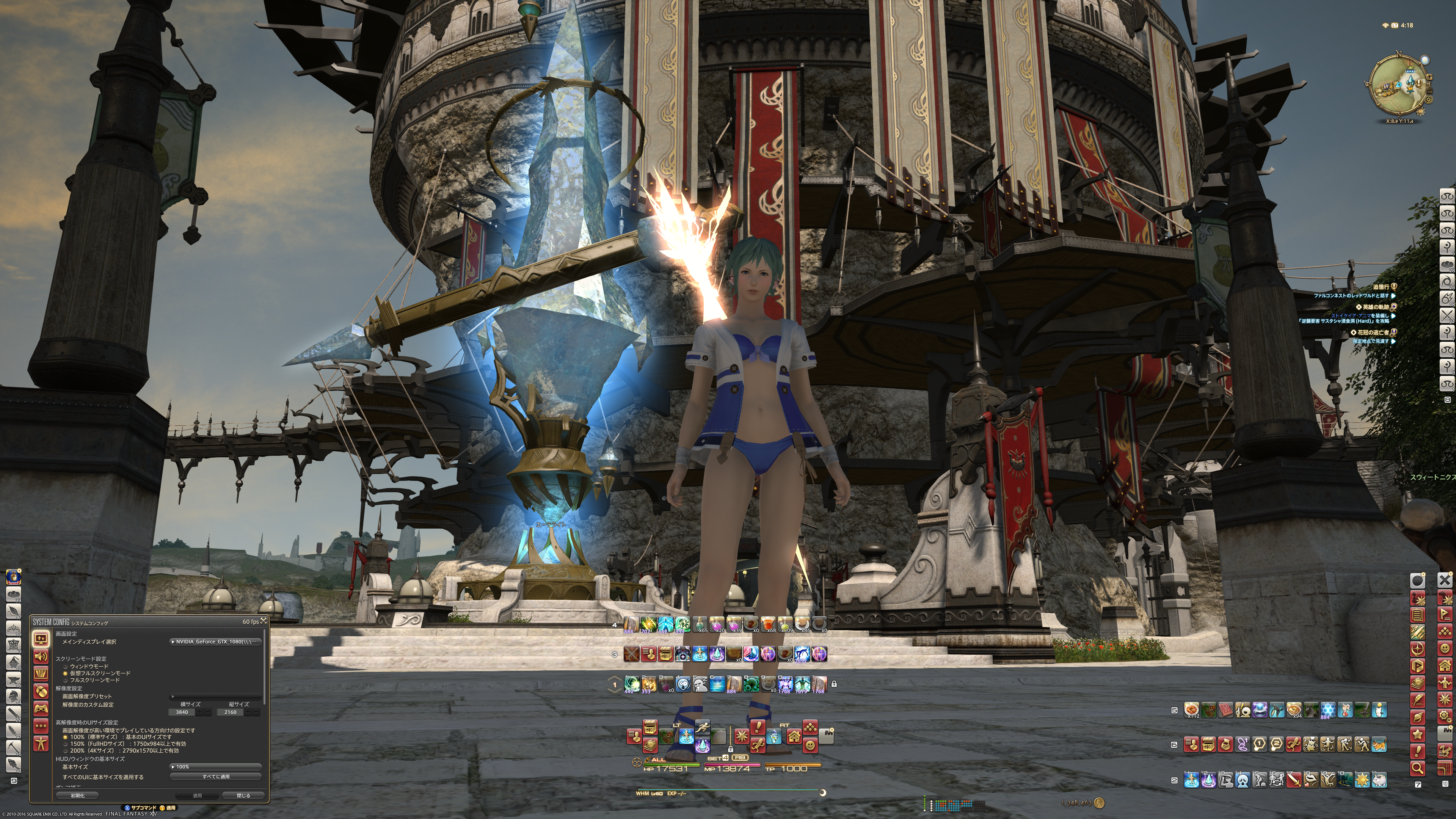
Task: Click the すべてに適用 apply-to-all button
Action: [215, 777]
